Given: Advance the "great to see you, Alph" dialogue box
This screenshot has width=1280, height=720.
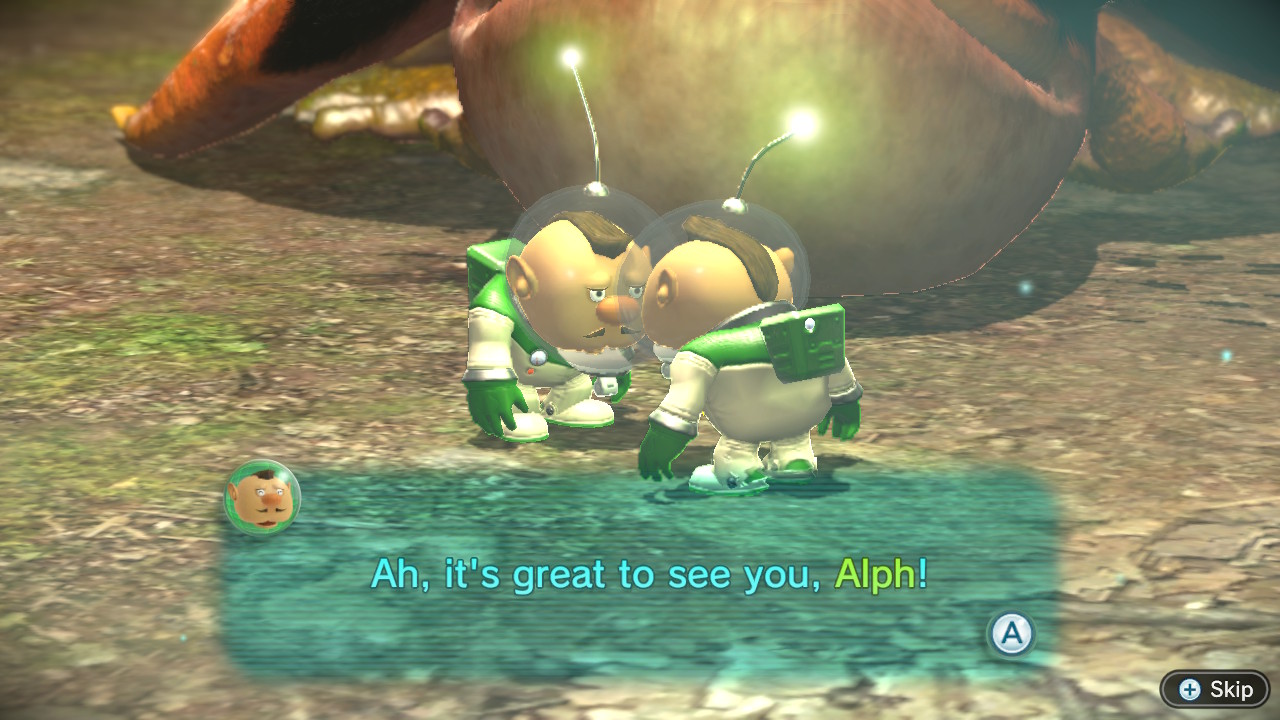Looking at the screenshot, I should (1011, 633).
